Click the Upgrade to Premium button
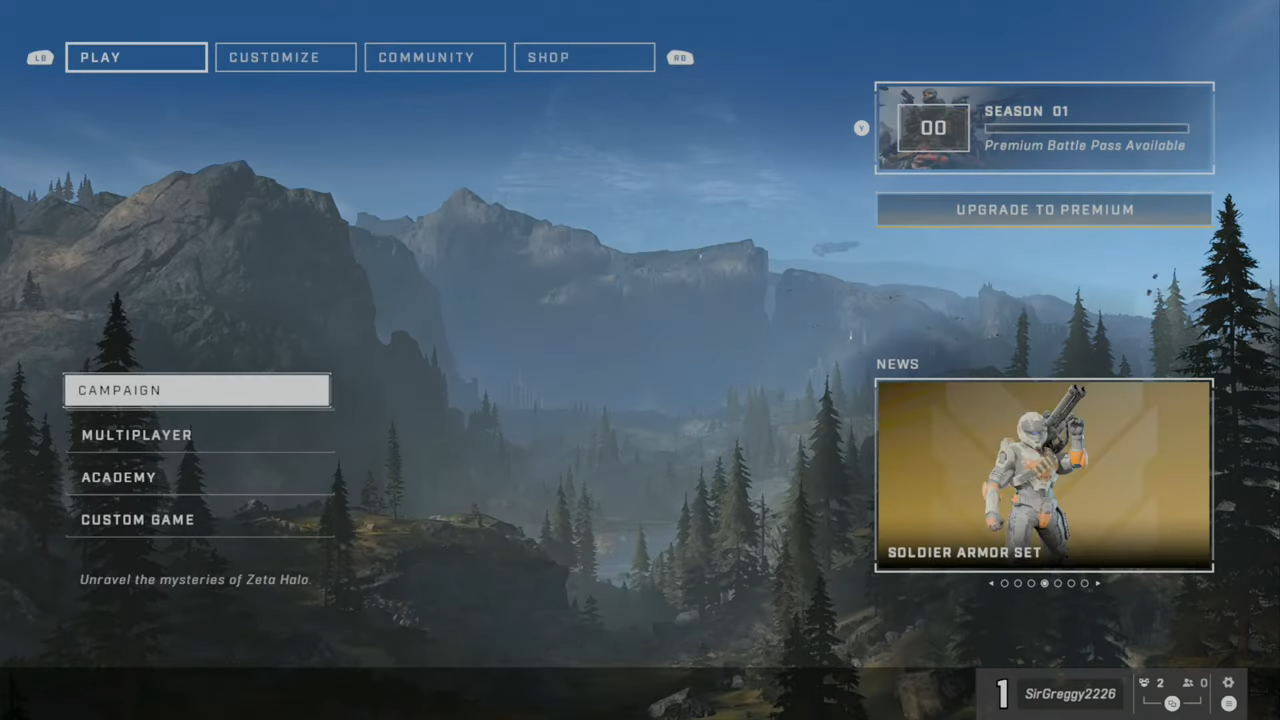This screenshot has width=1280, height=720. click(x=1044, y=210)
